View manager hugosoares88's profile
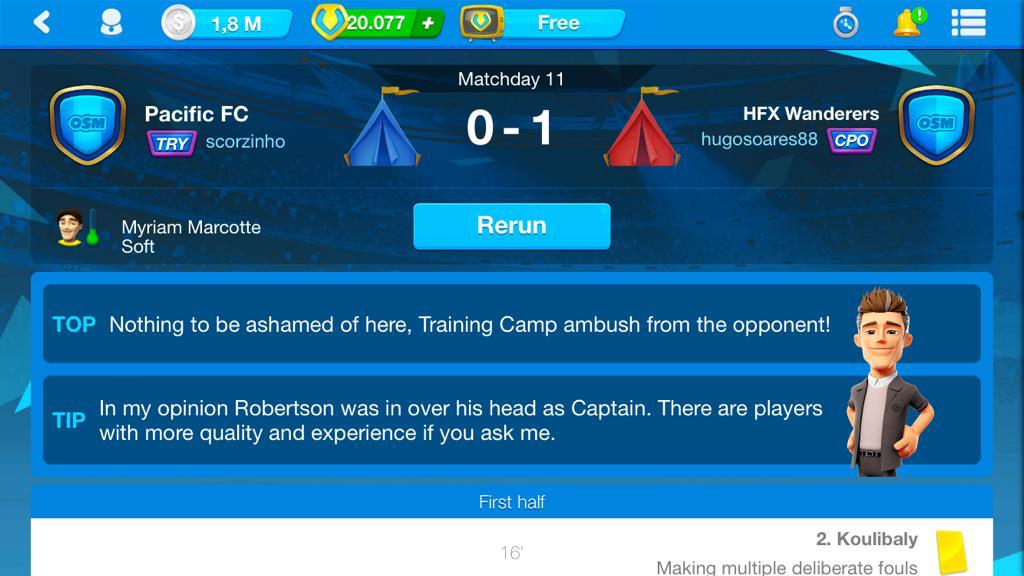1024x576 pixels. click(x=759, y=140)
